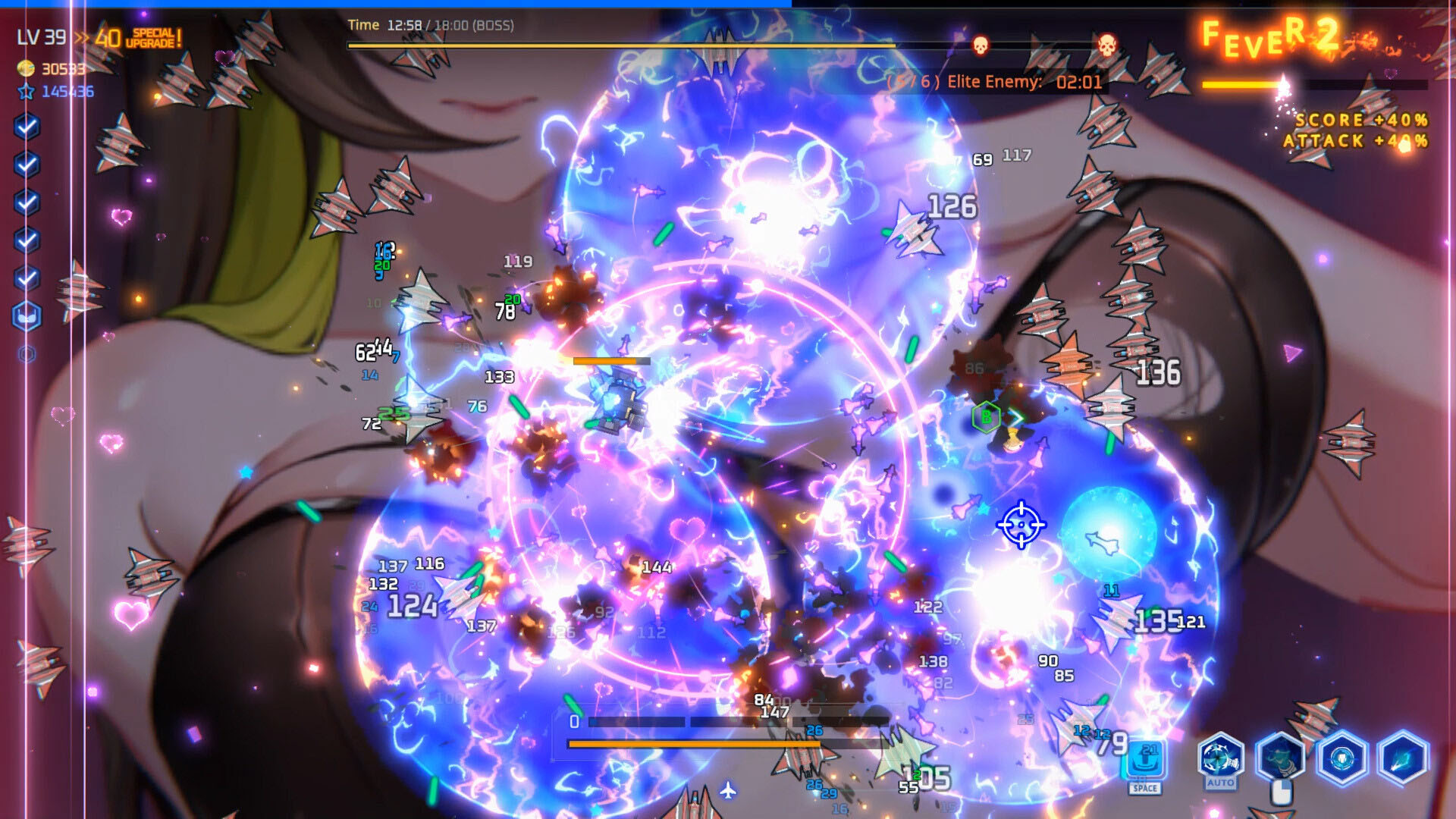Image resolution: width=1456 pixels, height=819 pixels.
Task: Click the gold coin currency icon
Action: click(x=25, y=67)
